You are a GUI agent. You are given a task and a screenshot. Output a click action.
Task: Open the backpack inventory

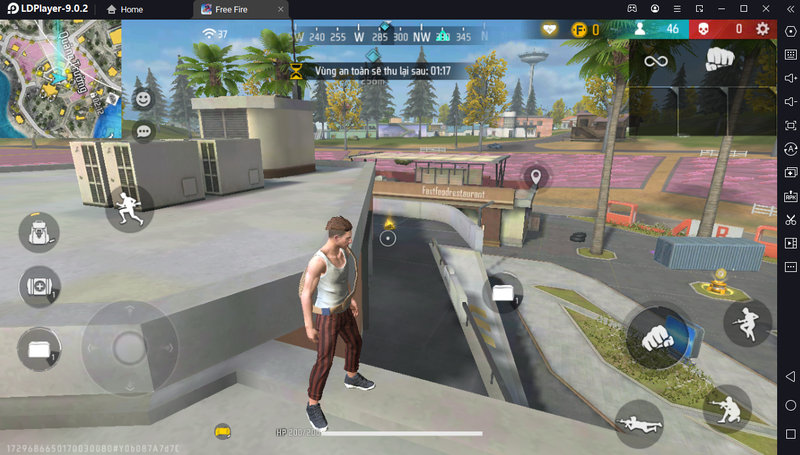[39, 232]
